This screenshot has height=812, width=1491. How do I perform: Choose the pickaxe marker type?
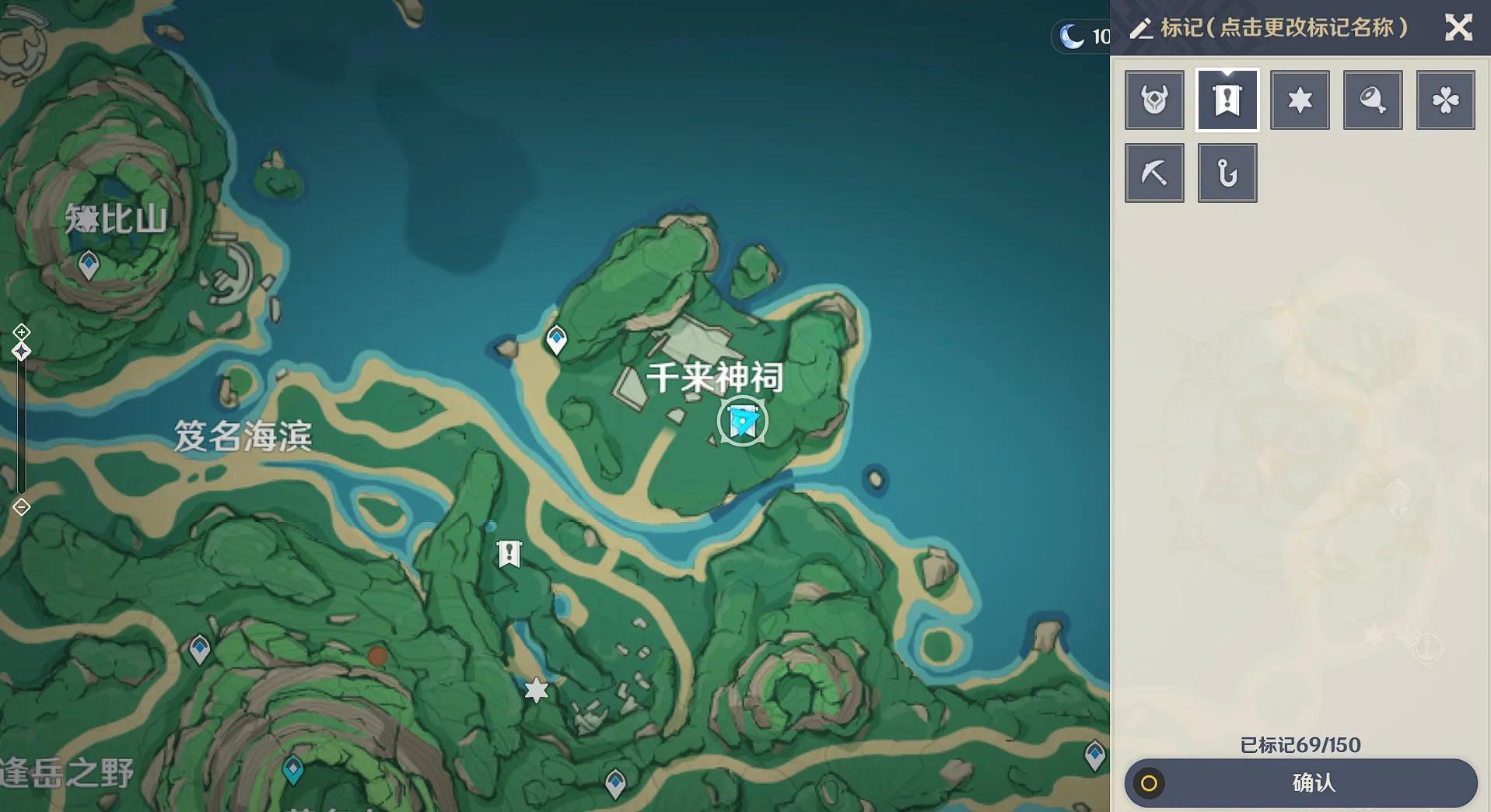[1154, 173]
